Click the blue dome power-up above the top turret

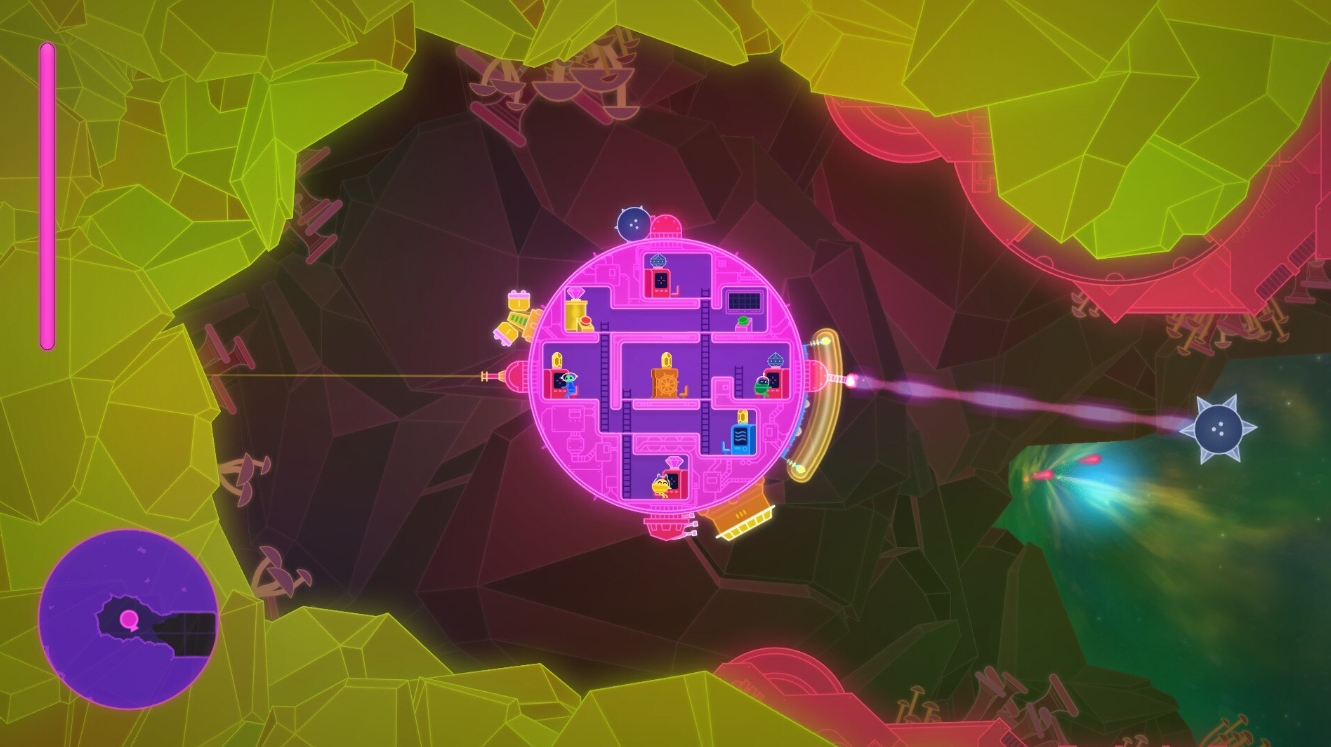tap(659, 259)
